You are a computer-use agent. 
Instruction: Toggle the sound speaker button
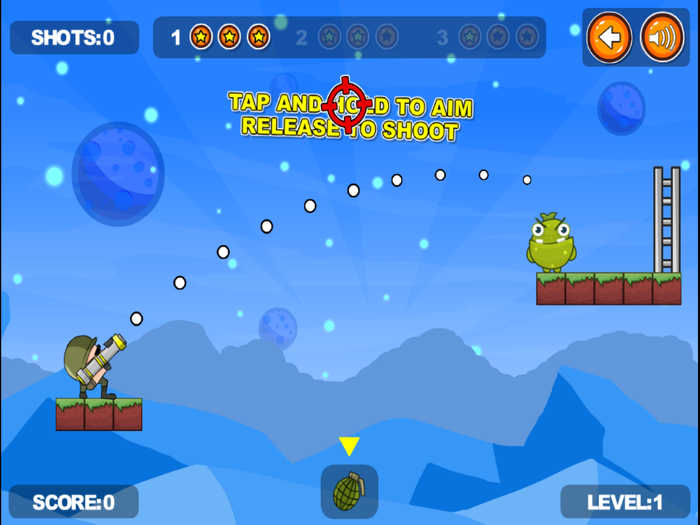tap(661, 39)
